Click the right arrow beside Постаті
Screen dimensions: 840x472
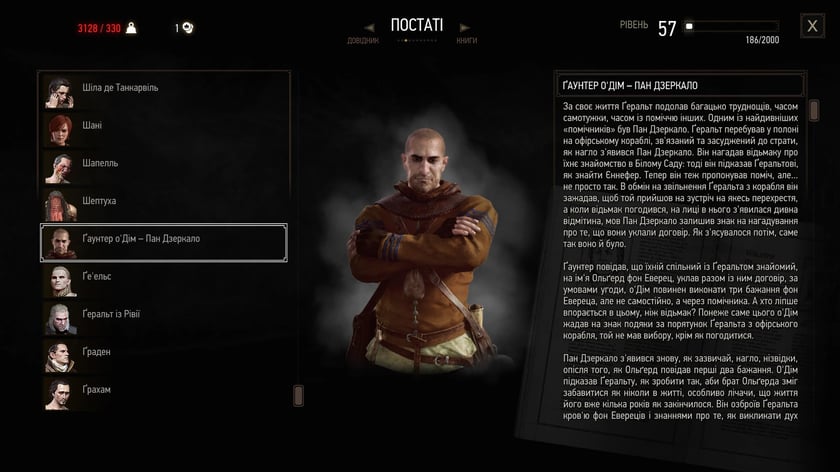point(462,26)
